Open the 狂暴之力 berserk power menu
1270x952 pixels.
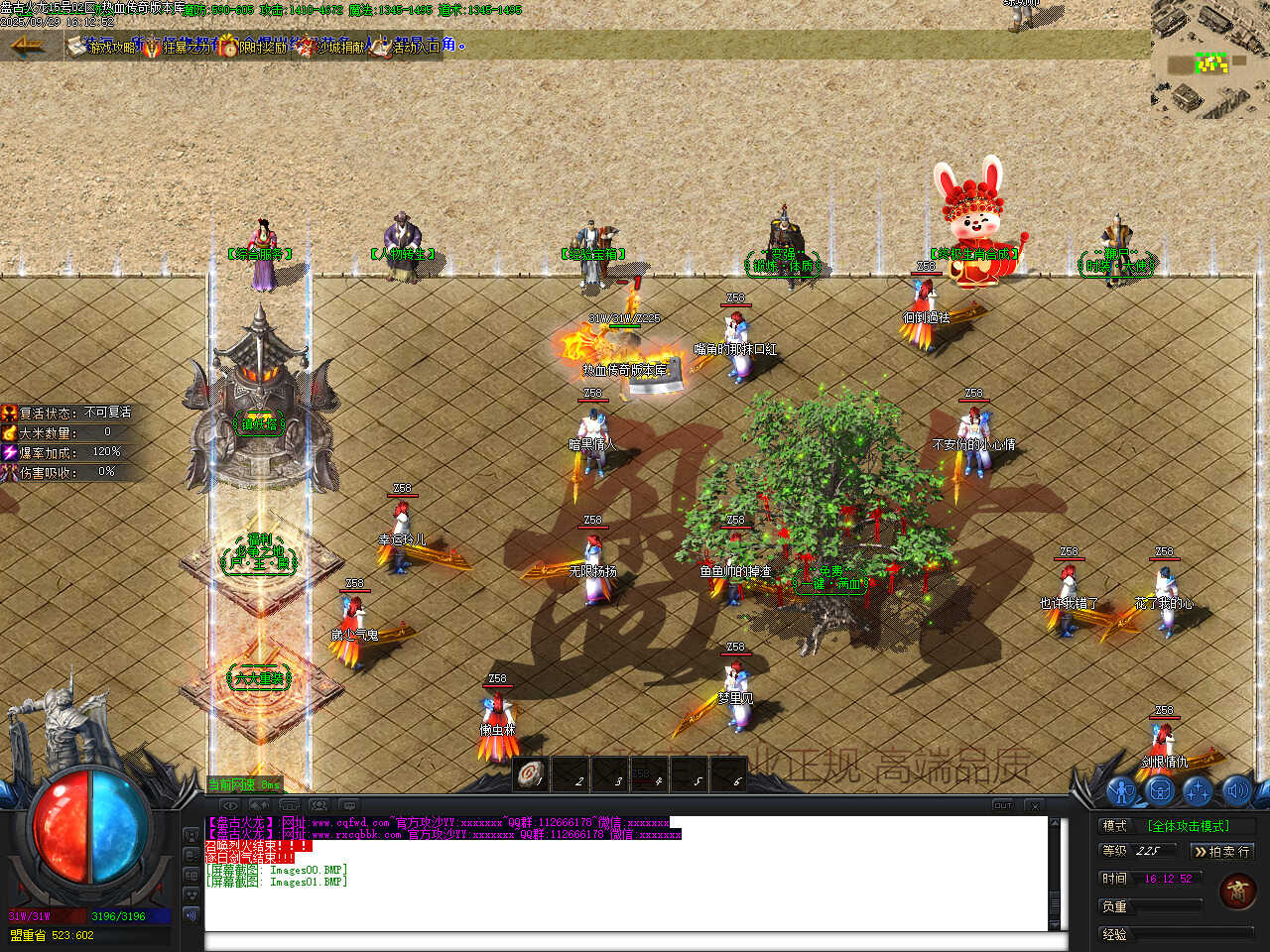point(177,46)
